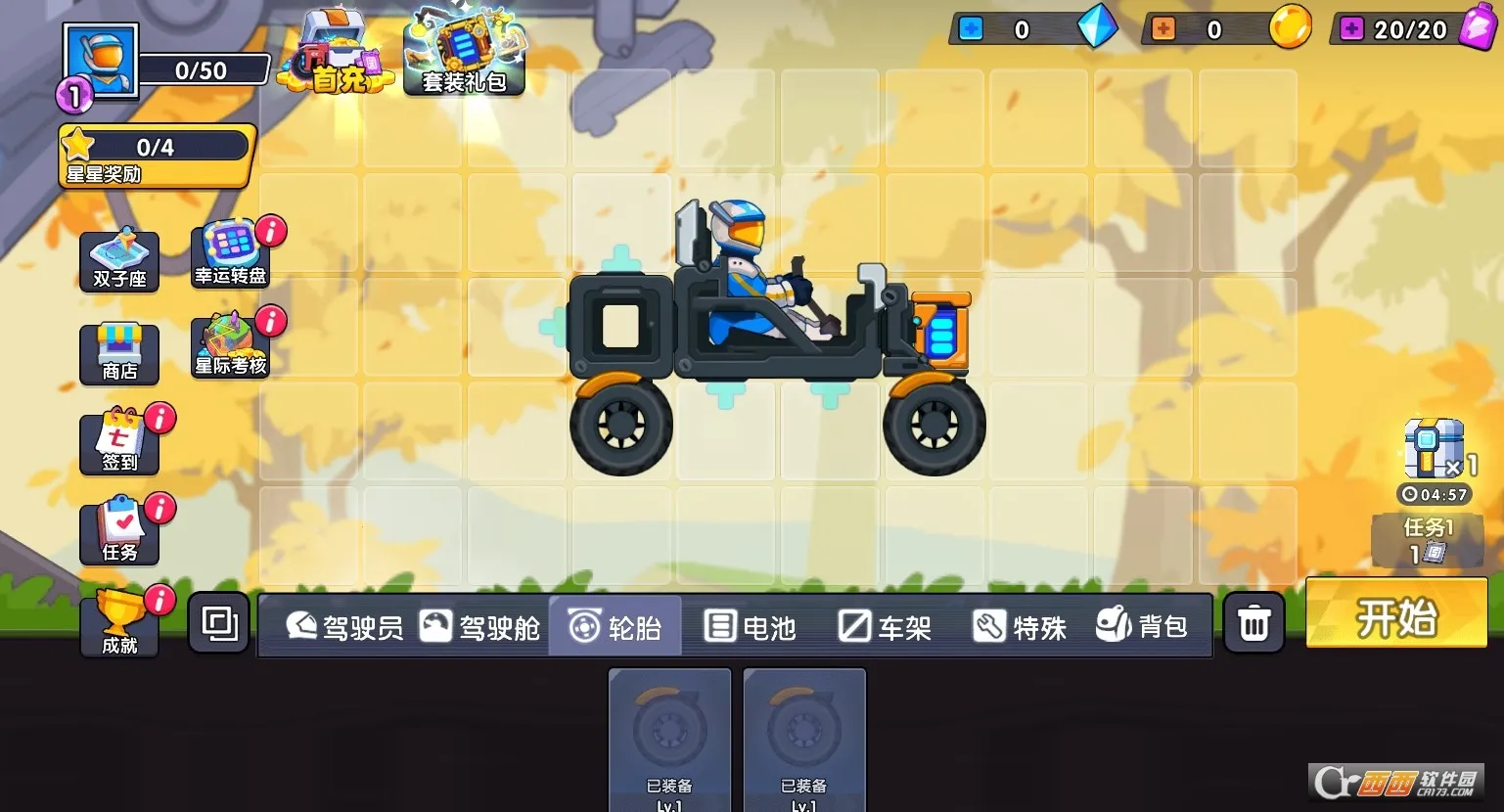This screenshot has height=812, width=1504.
Task: Switch to the 驾驶员 driver tab
Action: pyautogui.click(x=347, y=626)
